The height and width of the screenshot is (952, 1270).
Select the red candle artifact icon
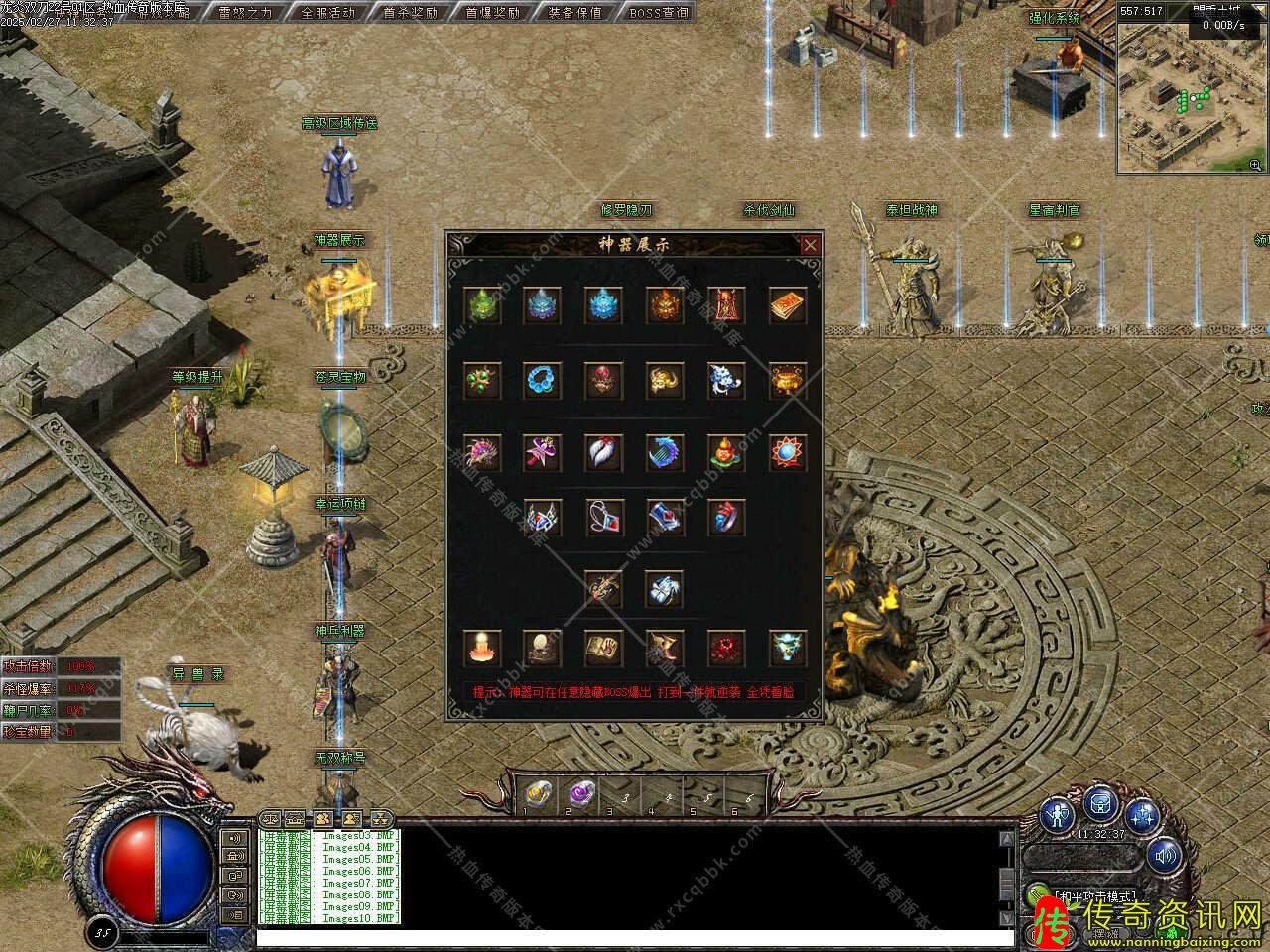coord(482,648)
